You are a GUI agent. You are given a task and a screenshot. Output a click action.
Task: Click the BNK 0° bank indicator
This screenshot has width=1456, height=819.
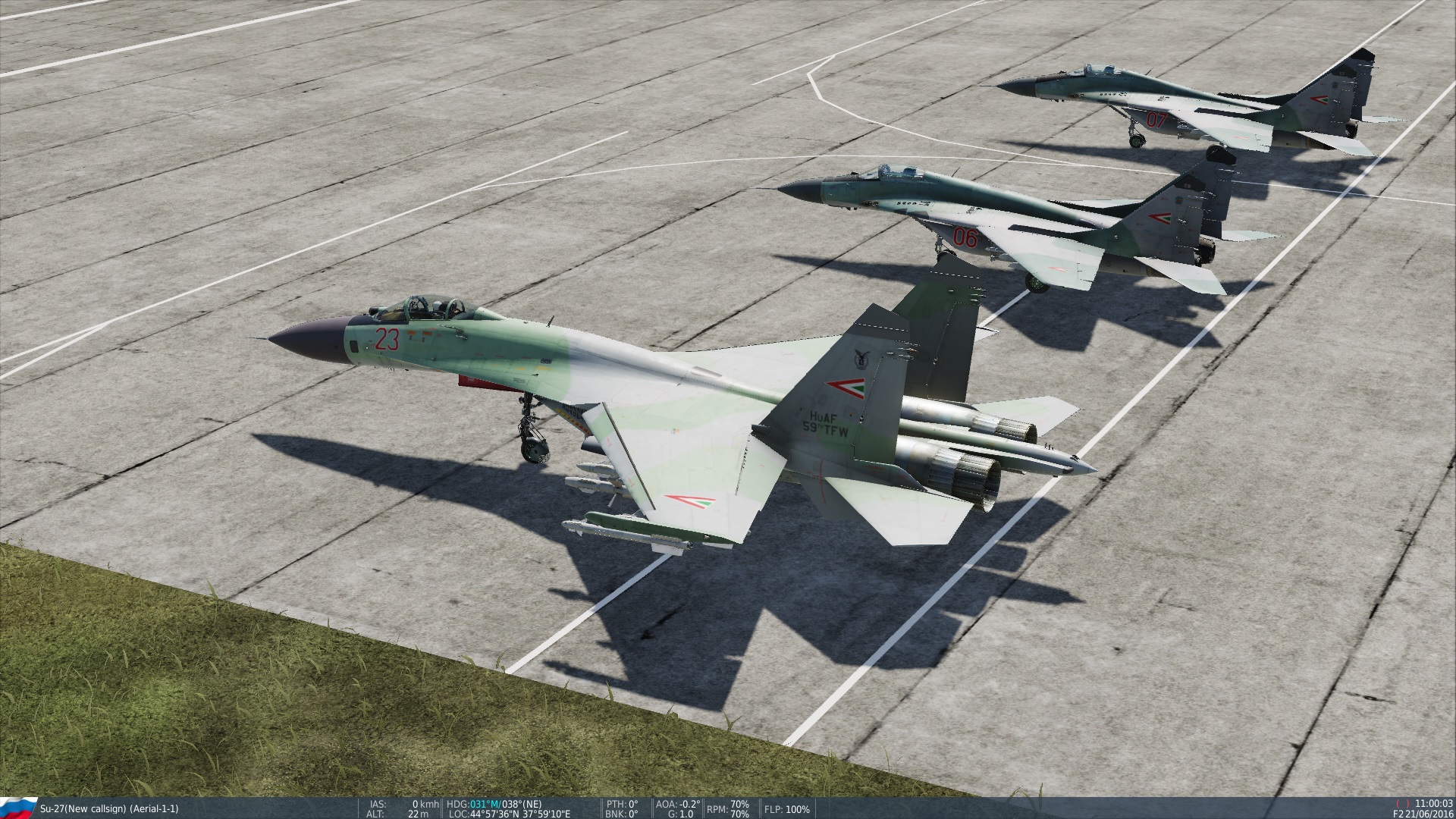click(x=622, y=812)
